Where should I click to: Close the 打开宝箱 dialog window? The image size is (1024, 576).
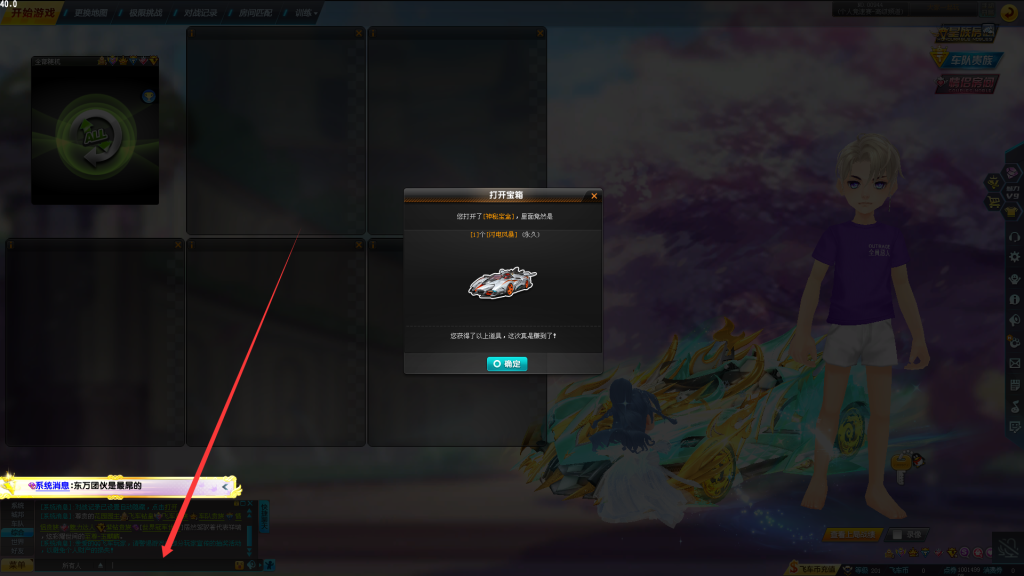(x=594, y=196)
